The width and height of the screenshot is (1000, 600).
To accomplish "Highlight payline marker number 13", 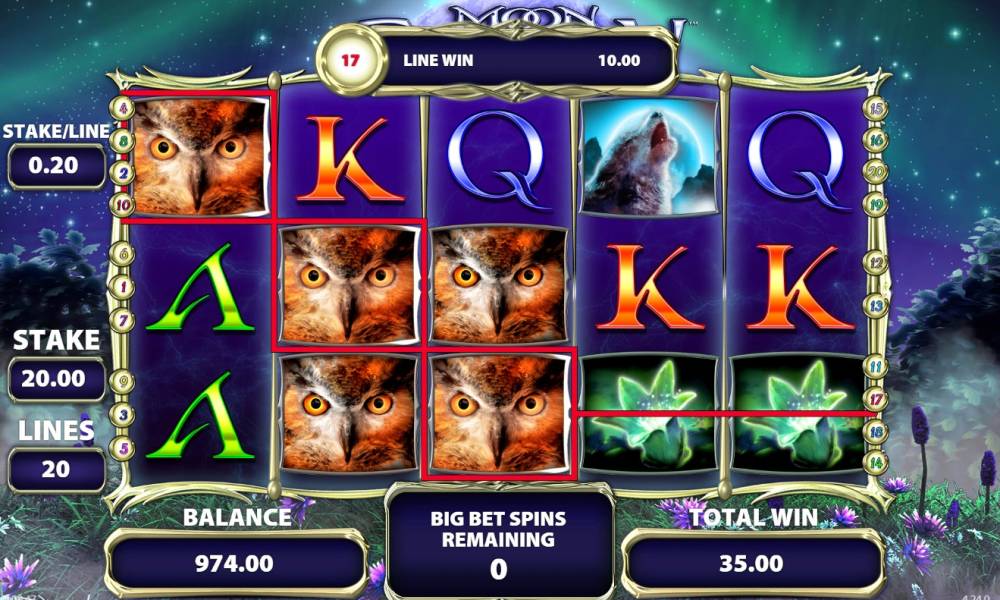I will (x=877, y=304).
